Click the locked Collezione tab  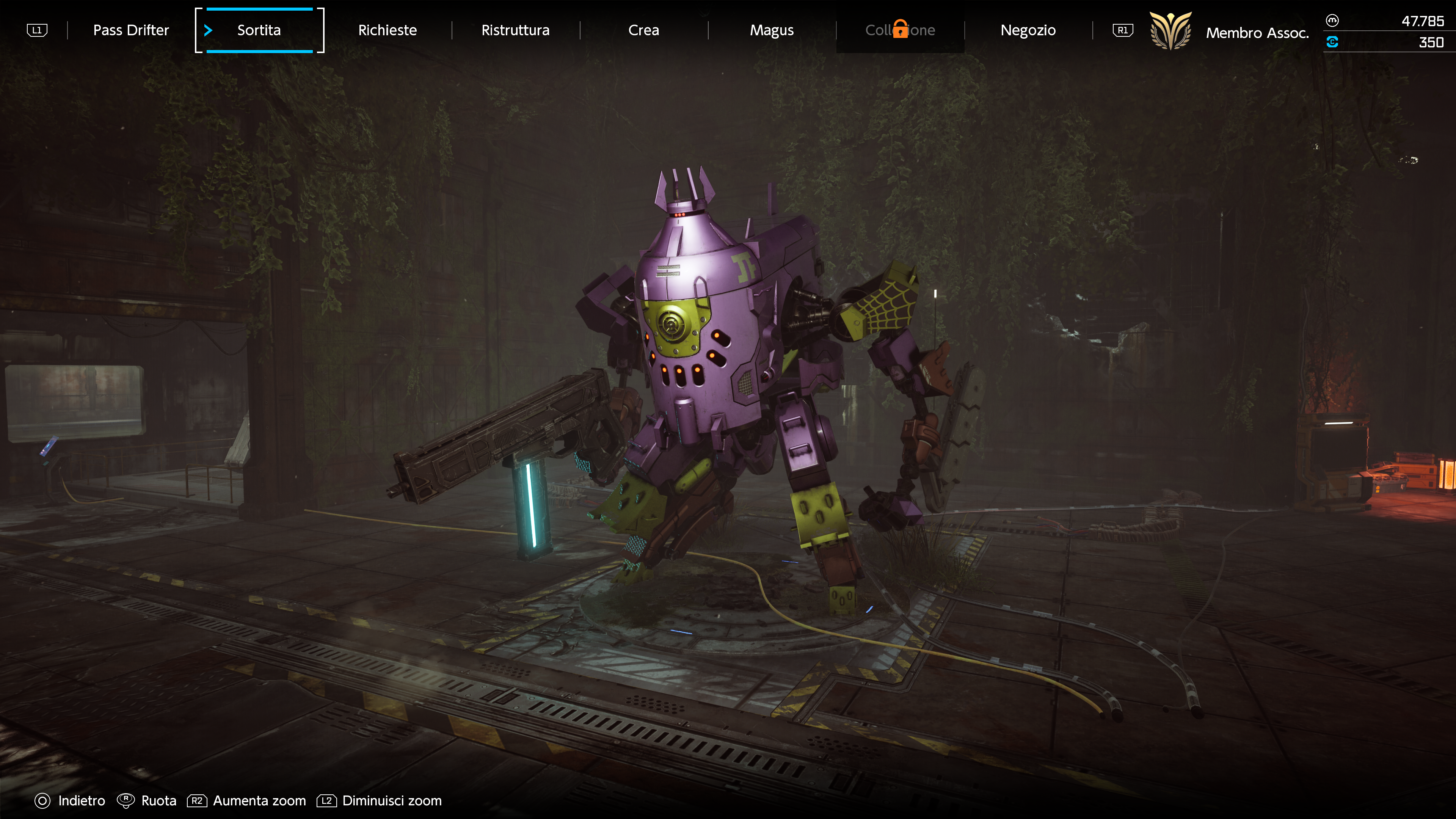[x=900, y=30]
